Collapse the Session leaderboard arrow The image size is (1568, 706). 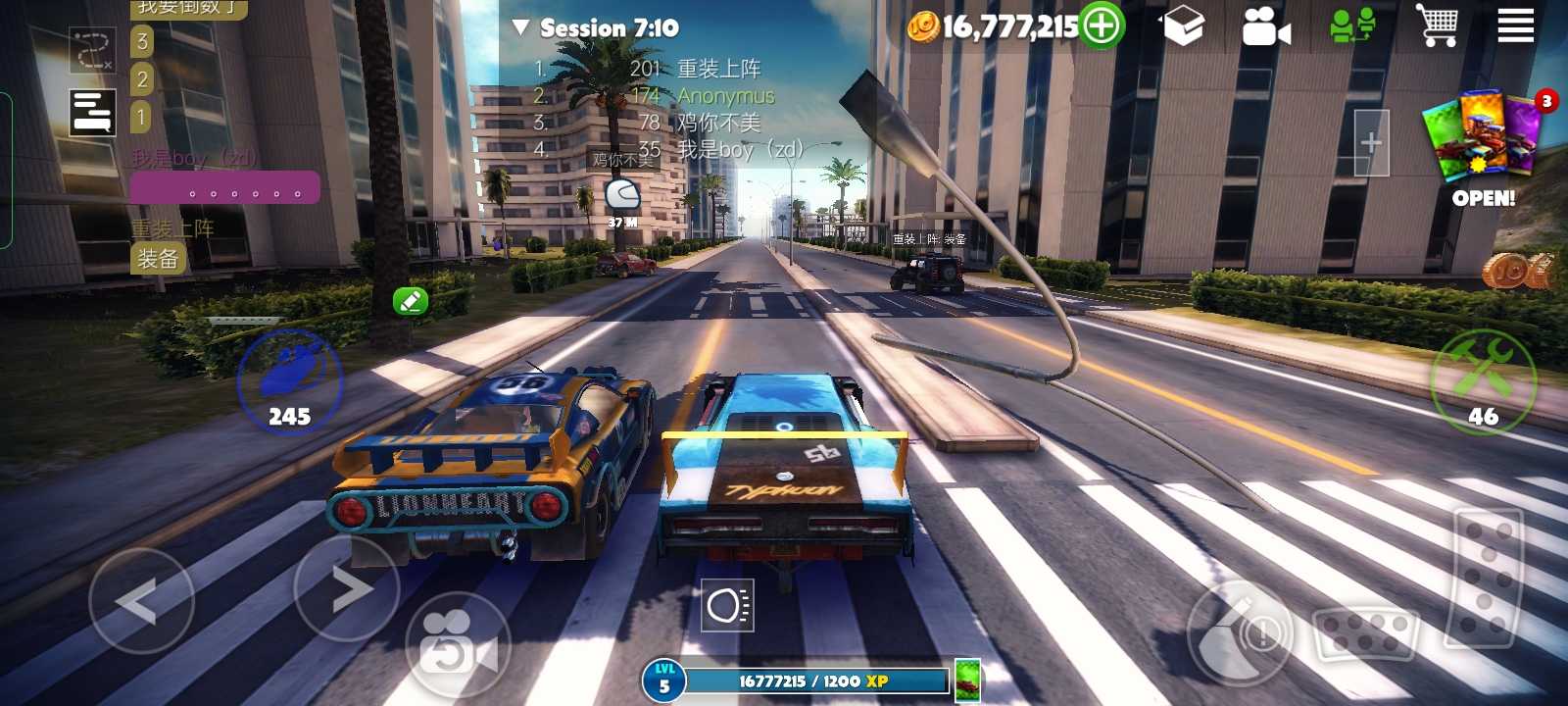[520, 27]
